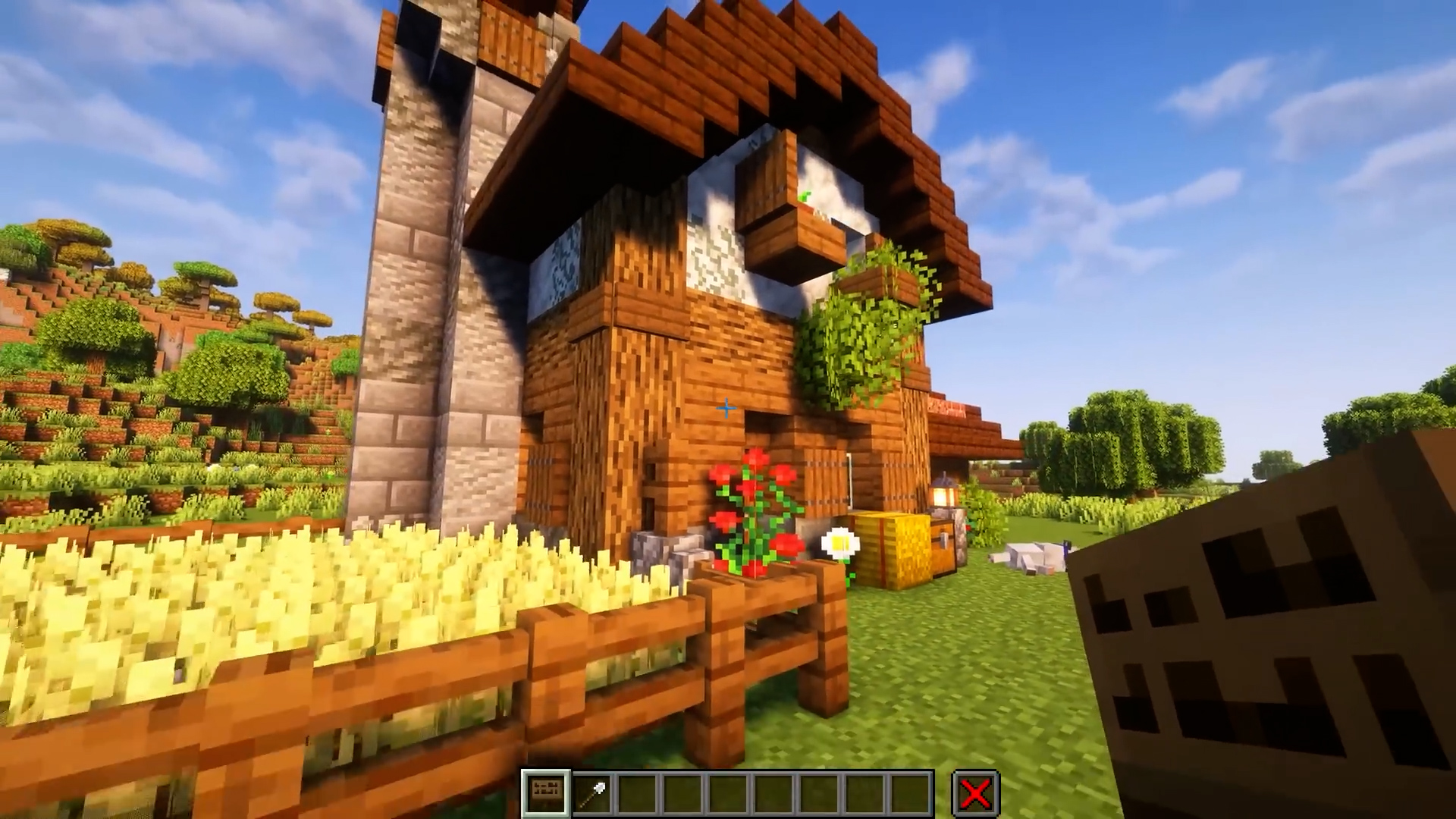Click the crosshair at the center of the screen
Screen dimensions: 1456x819
click(726, 409)
